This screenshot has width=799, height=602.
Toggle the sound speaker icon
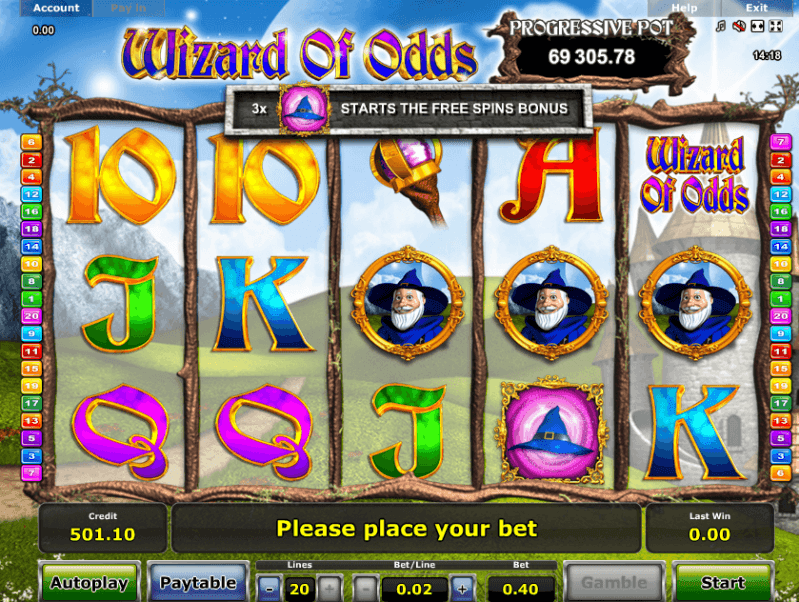coord(738,24)
